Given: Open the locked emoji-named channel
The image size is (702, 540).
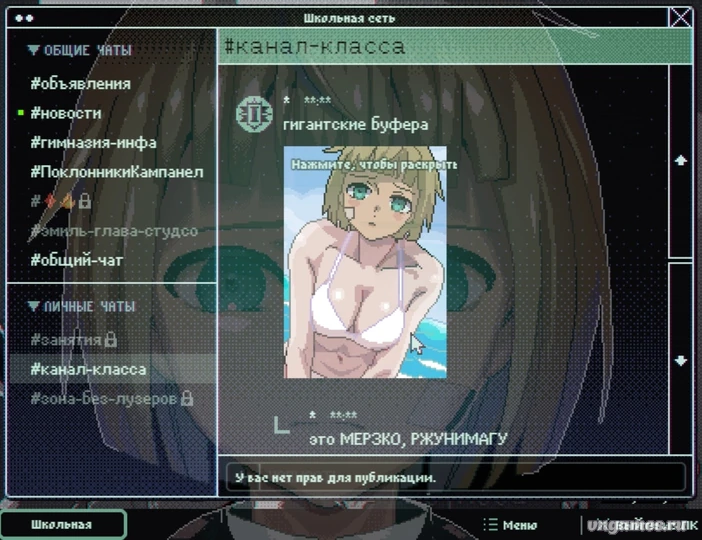Looking at the screenshot, I should [x=60, y=201].
